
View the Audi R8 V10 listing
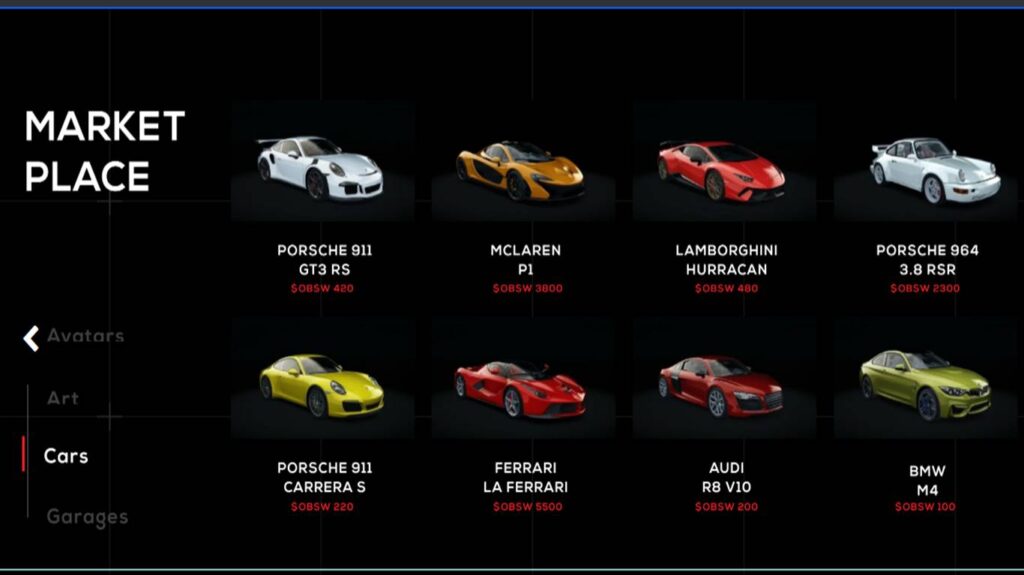723,385
